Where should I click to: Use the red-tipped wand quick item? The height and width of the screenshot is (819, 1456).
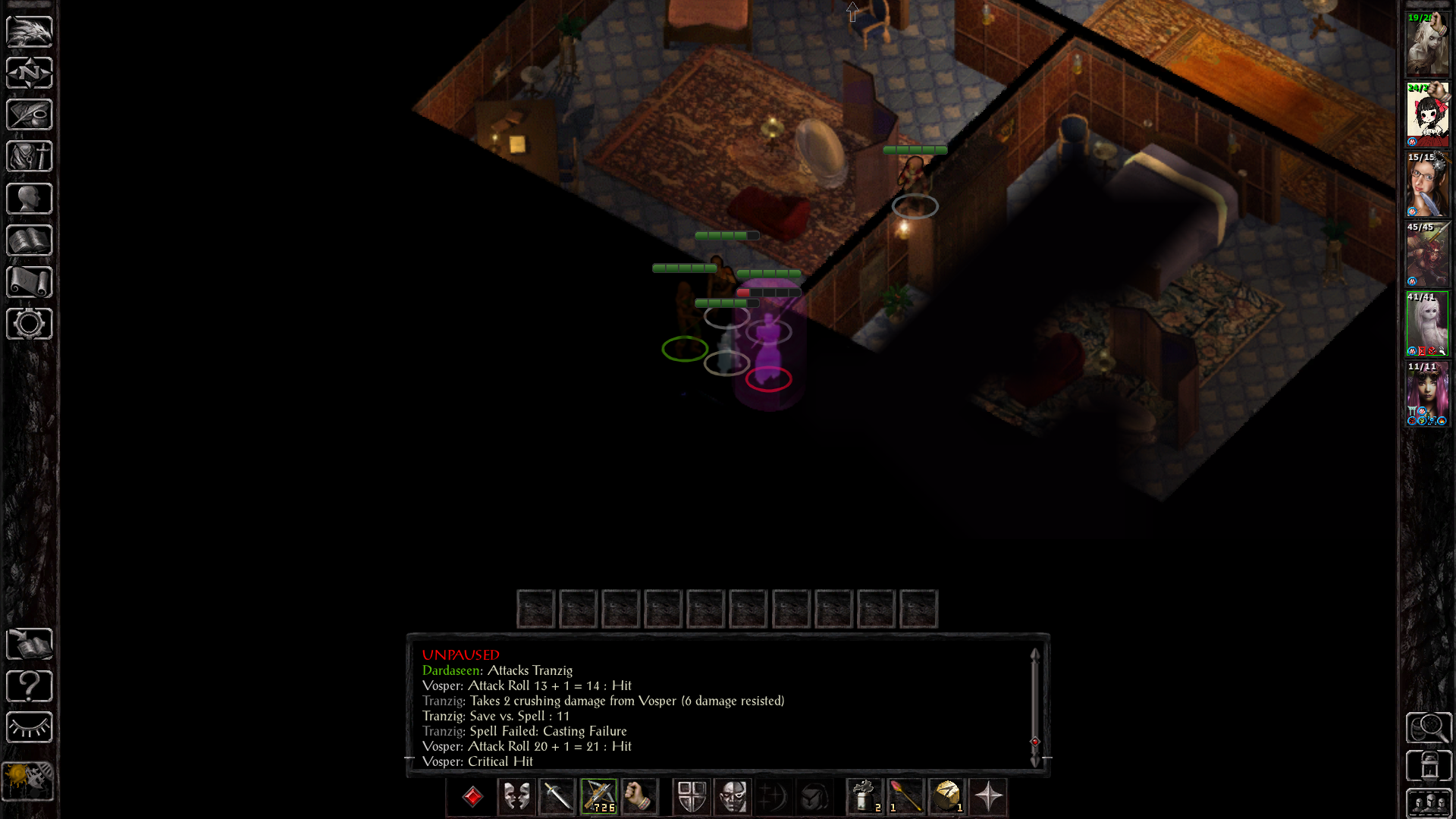[905, 796]
